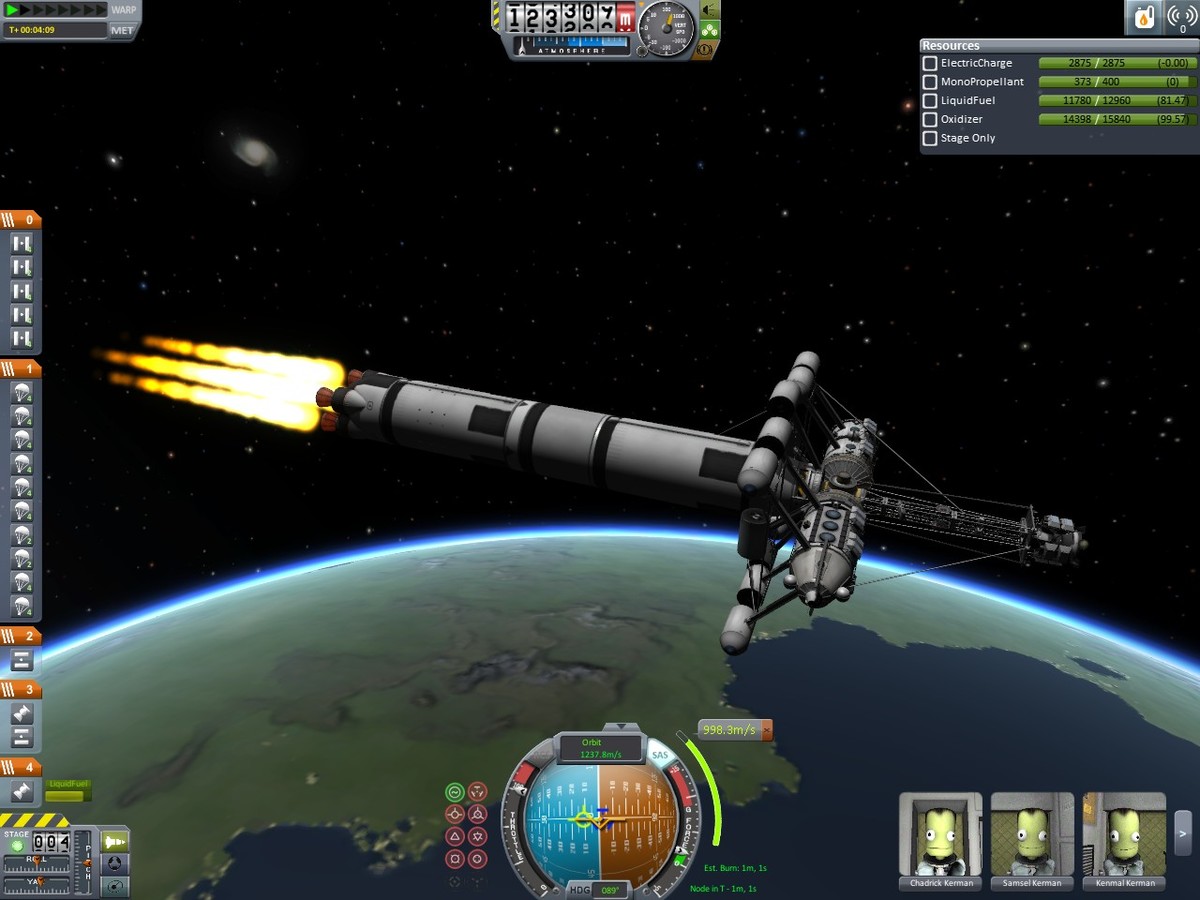The width and height of the screenshot is (1200, 900).
Task: Select the stage 4 engine icon
Action: tap(22, 792)
